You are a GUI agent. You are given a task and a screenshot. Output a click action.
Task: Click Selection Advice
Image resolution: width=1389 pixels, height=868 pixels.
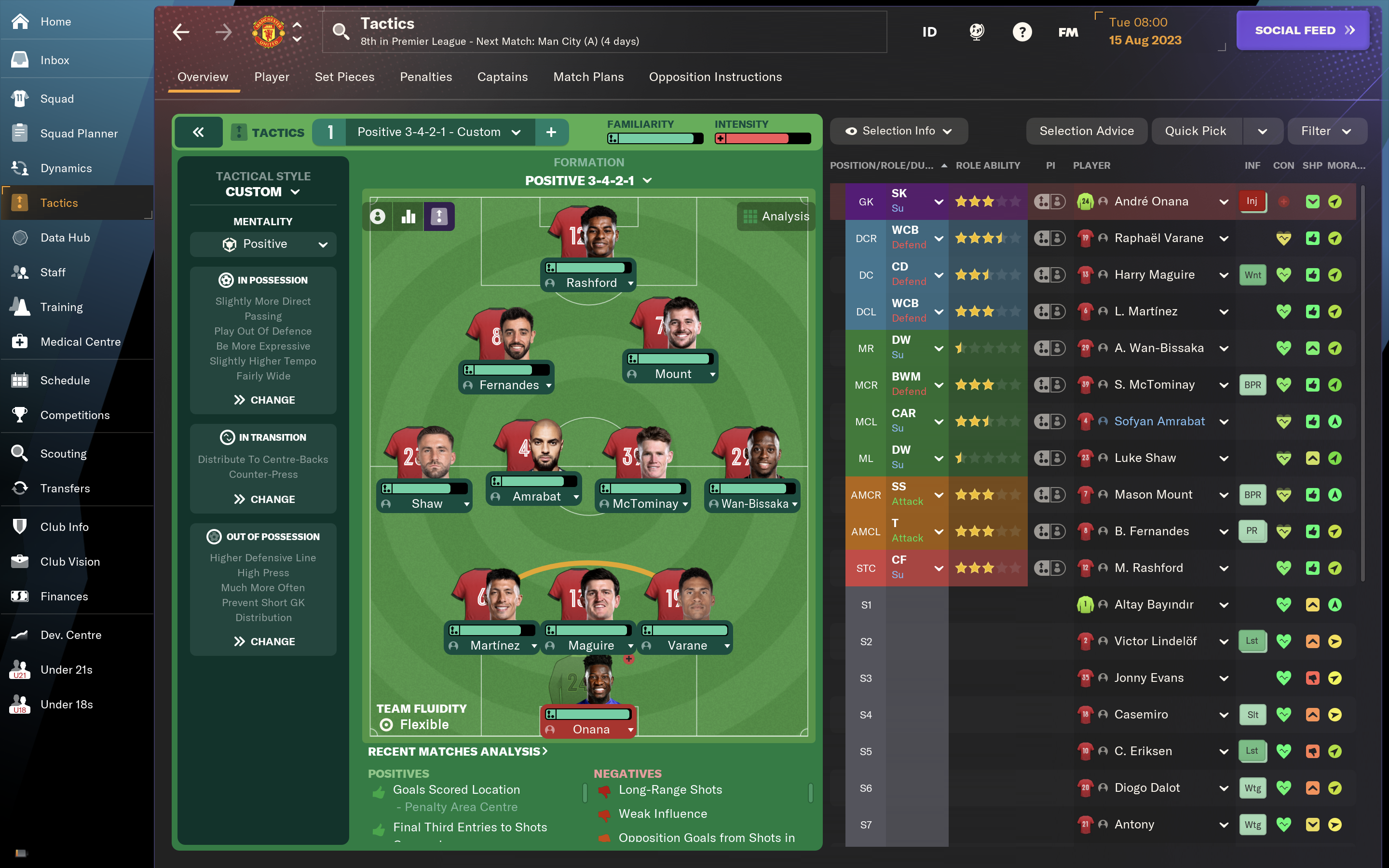click(1086, 131)
